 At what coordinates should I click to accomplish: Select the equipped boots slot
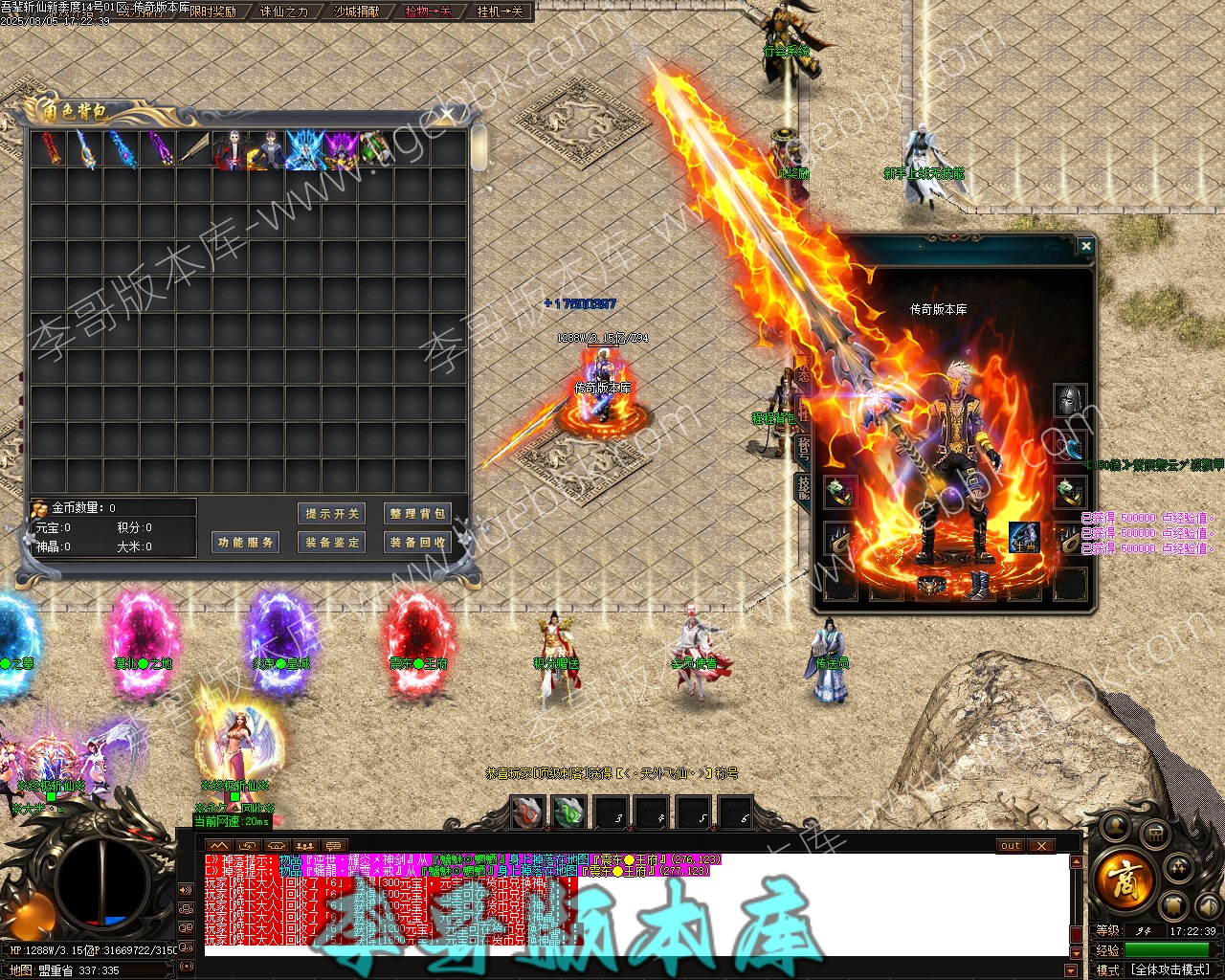click(978, 585)
